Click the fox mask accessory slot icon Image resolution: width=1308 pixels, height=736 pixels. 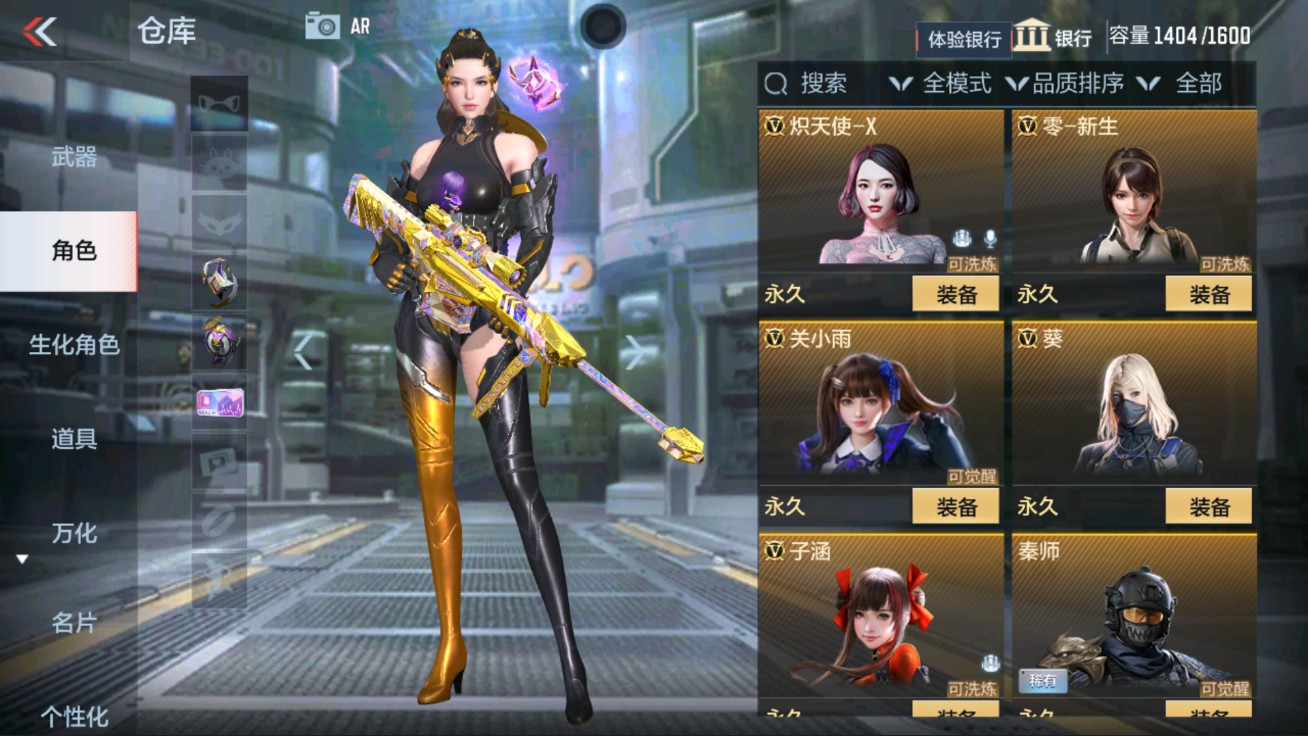pos(218,224)
